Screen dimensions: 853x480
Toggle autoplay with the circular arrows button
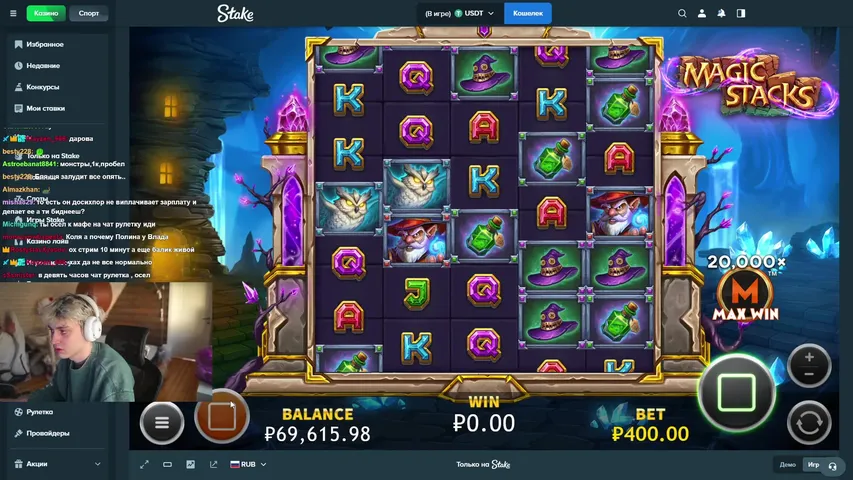click(x=809, y=422)
